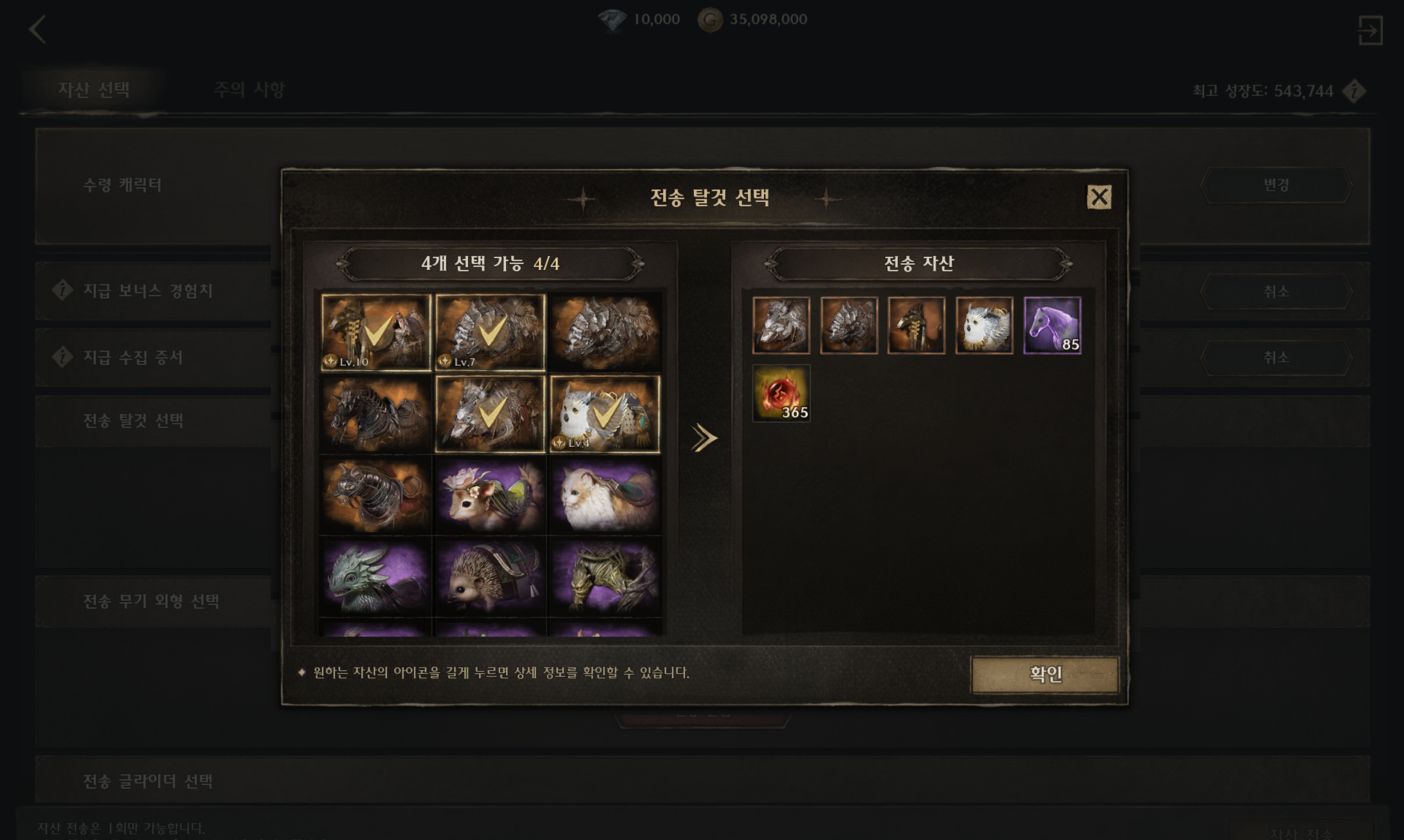
Task: Click the white owl in transfer assets
Action: click(984, 325)
